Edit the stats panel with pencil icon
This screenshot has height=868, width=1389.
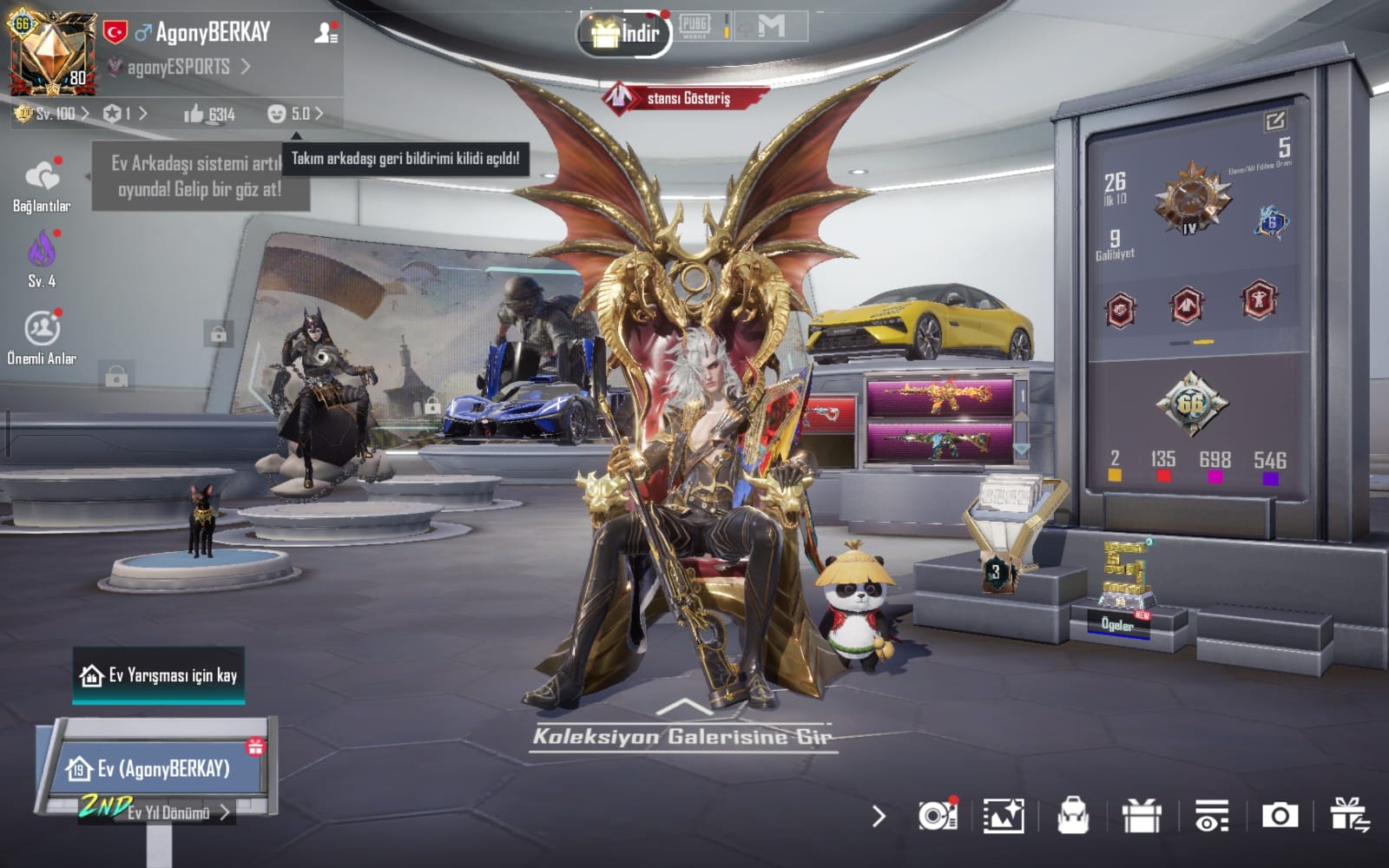pyautogui.click(x=1274, y=122)
